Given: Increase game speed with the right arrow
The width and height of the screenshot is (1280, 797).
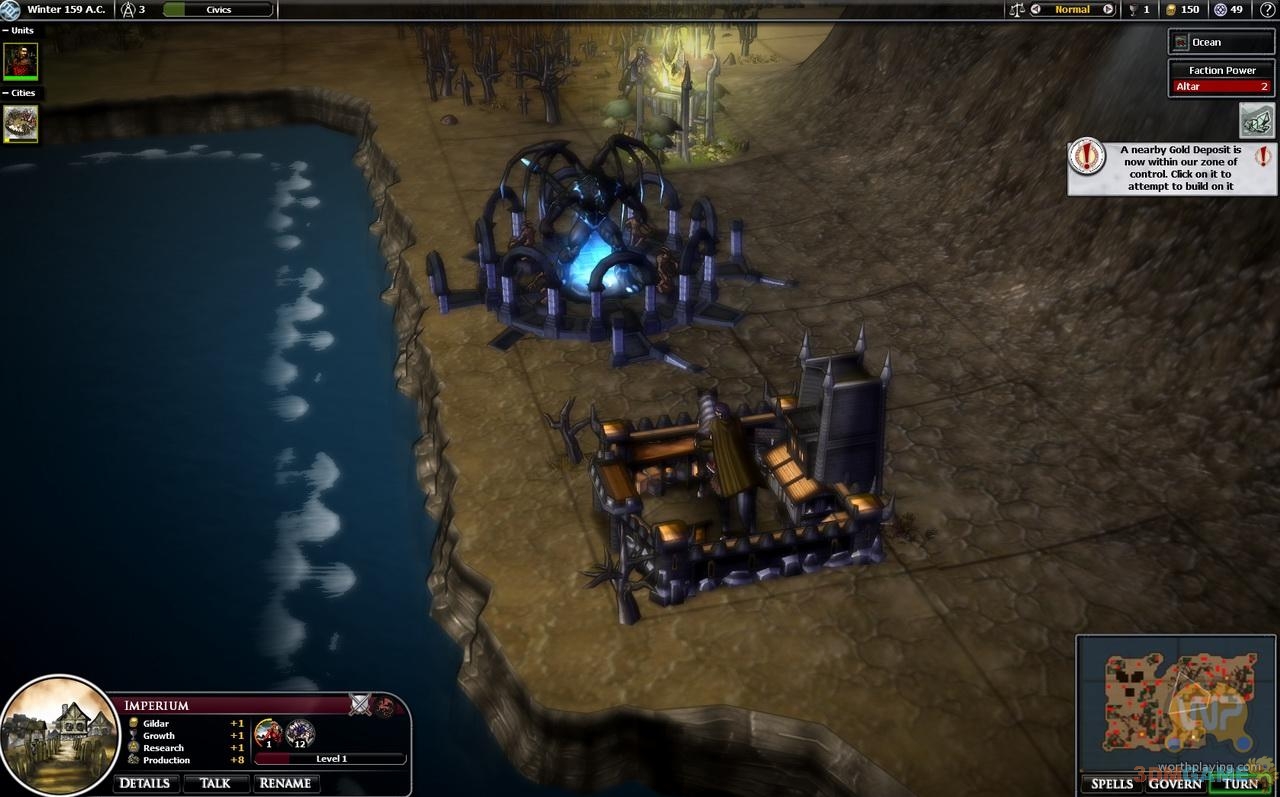Looking at the screenshot, I should (x=1108, y=10).
